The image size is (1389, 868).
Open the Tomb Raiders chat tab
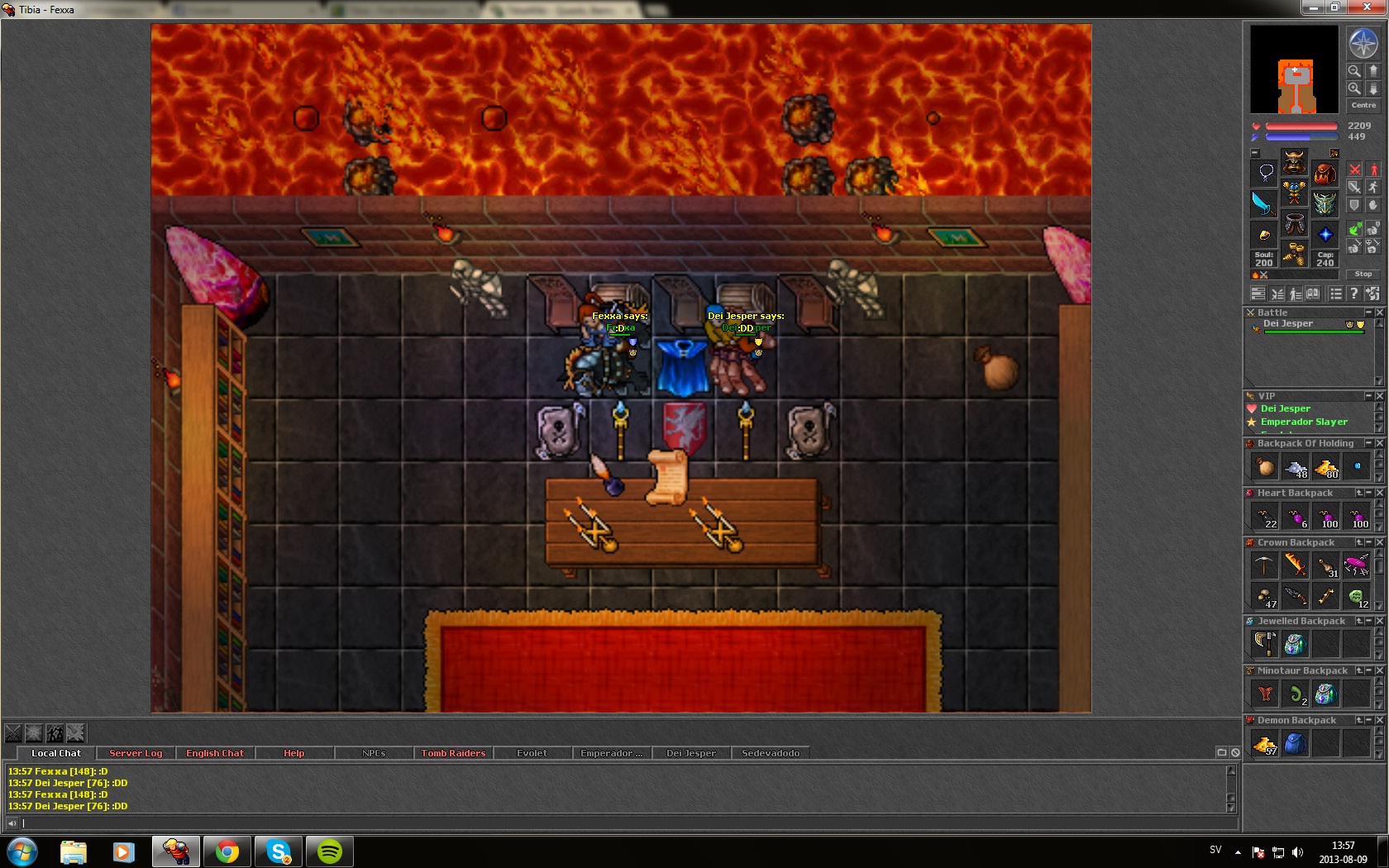click(453, 753)
